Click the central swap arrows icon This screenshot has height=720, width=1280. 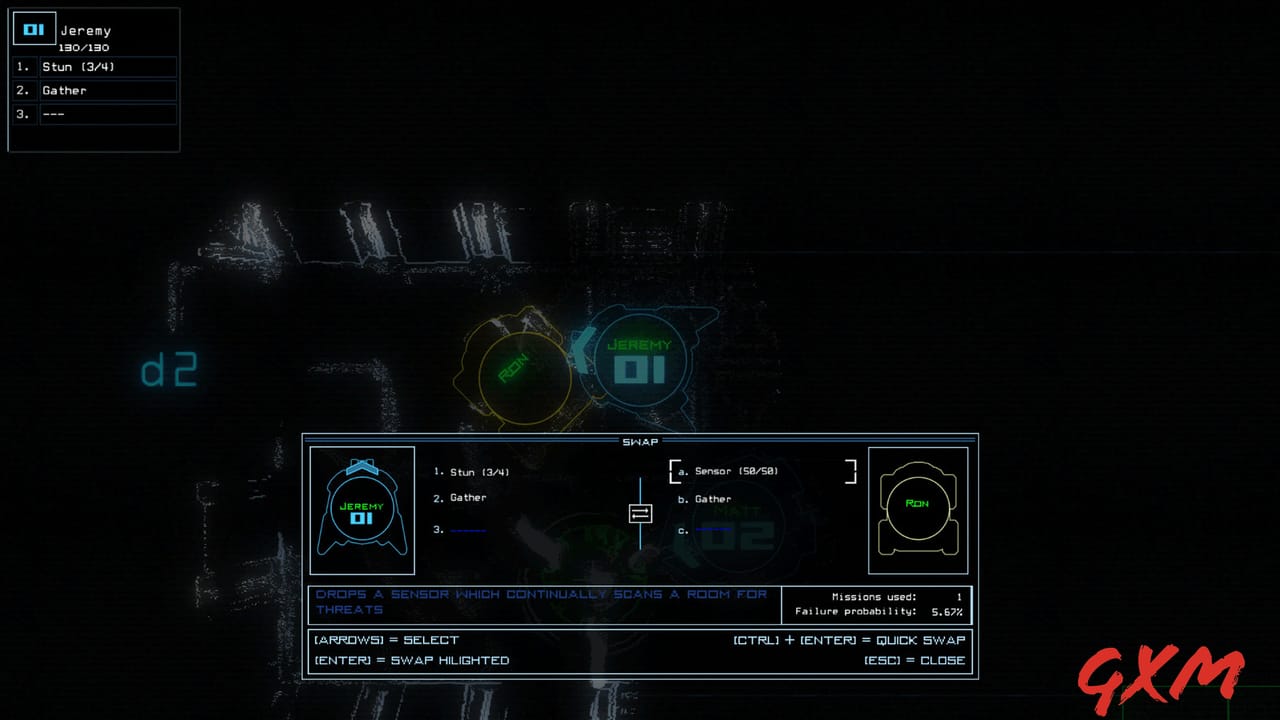(x=639, y=513)
